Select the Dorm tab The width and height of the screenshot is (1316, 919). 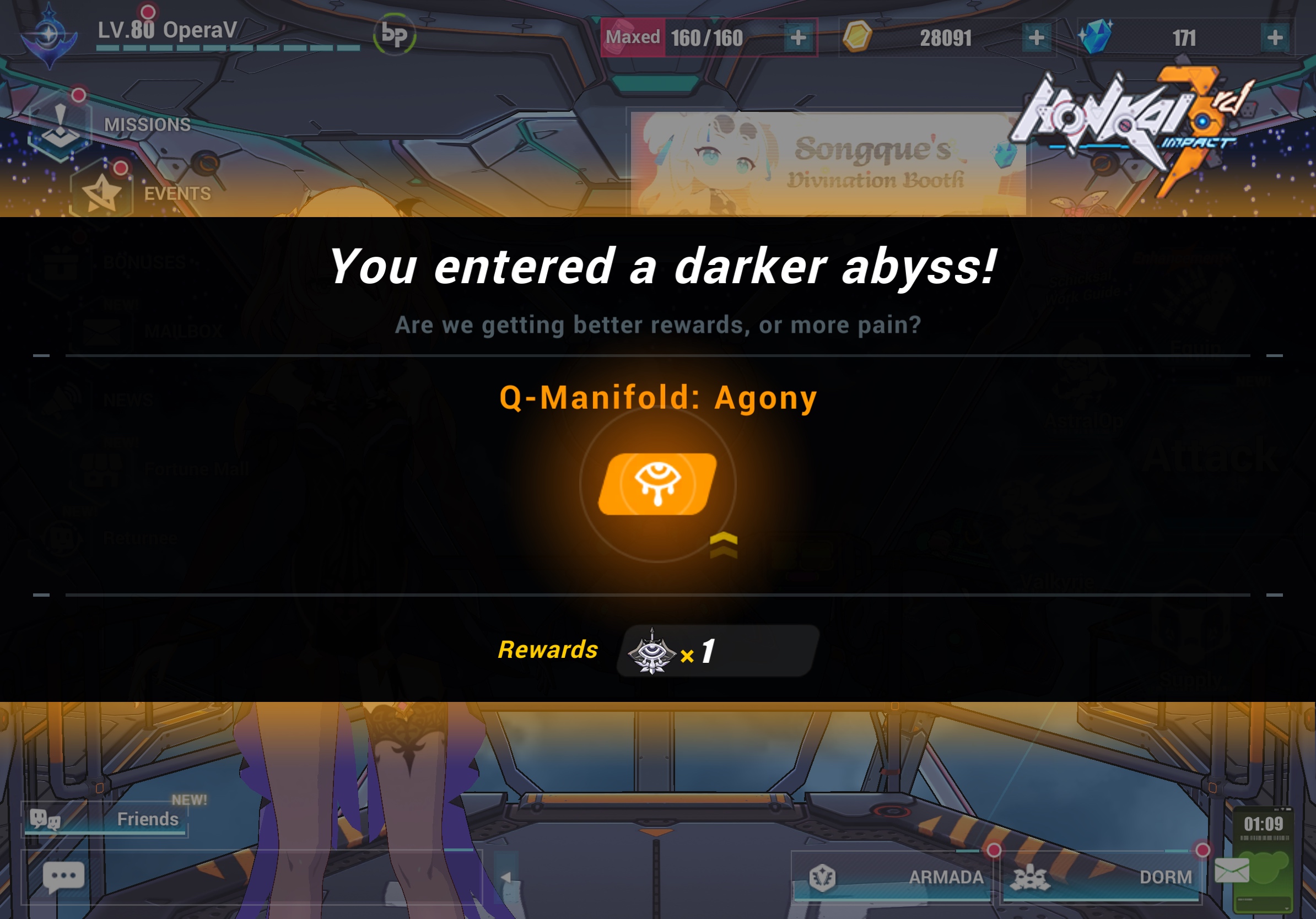1106,875
